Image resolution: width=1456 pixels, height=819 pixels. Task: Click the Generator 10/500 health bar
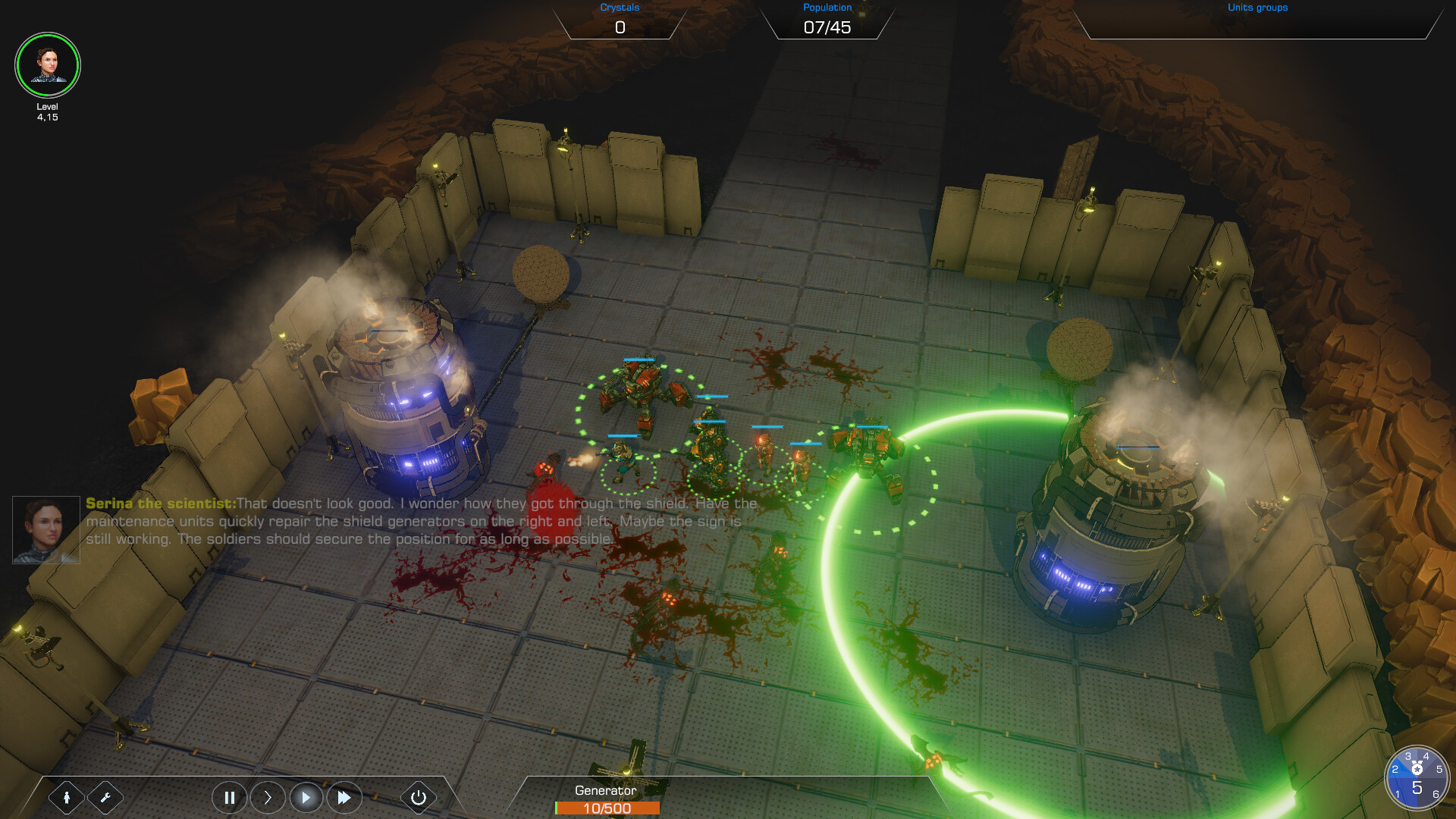click(x=608, y=809)
